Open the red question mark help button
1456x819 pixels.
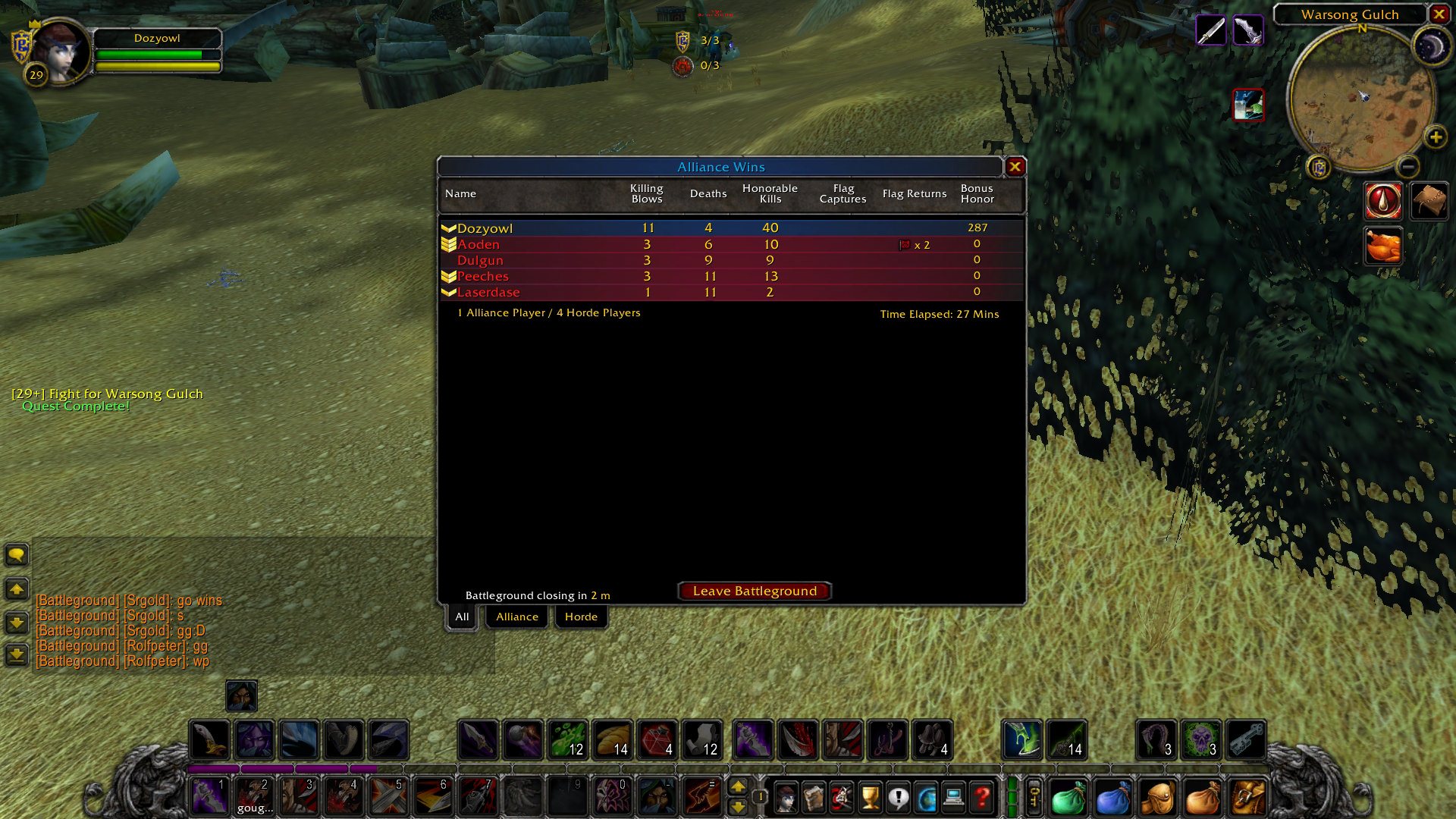[982, 798]
